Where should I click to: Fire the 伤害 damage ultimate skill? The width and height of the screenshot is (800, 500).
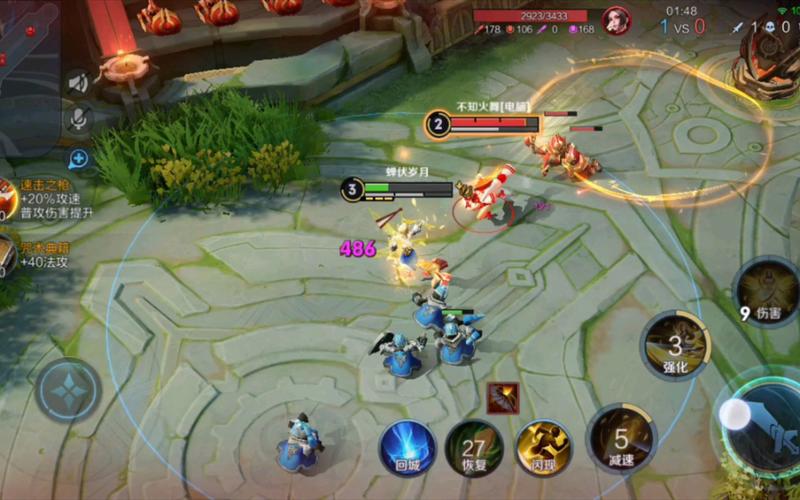tap(766, 291)
